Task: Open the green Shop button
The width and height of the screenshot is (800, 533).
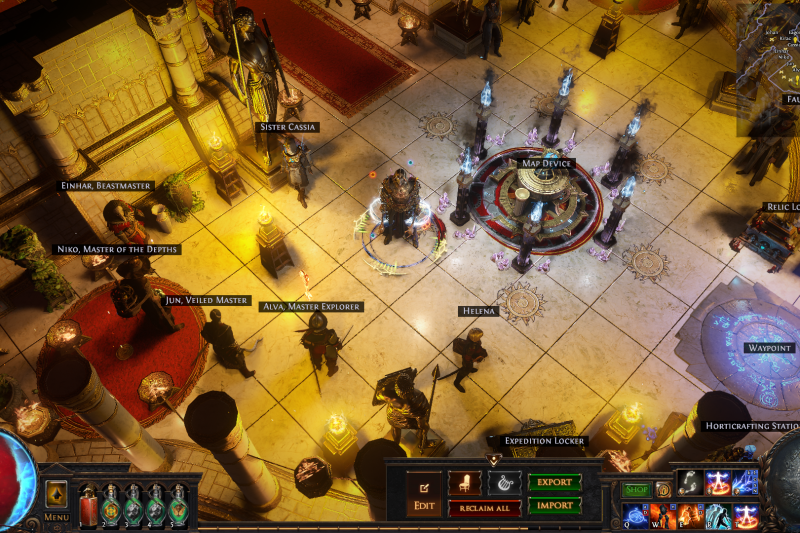Action: [x=637, y=490]
